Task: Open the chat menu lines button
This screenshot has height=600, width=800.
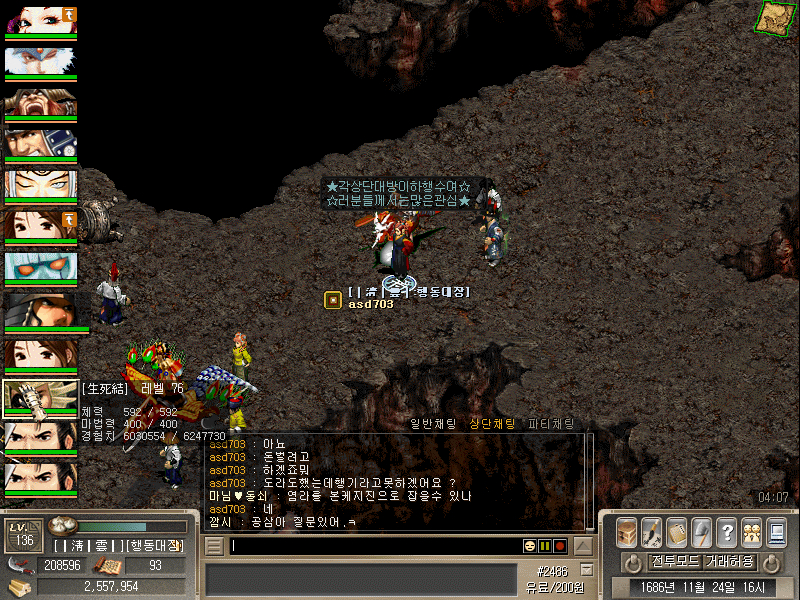Action: pos(213,546)
